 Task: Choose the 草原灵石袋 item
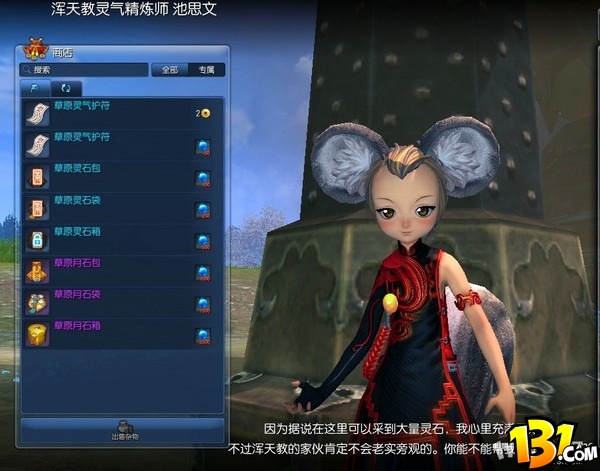pyautogui.click(x=120, y=209)
